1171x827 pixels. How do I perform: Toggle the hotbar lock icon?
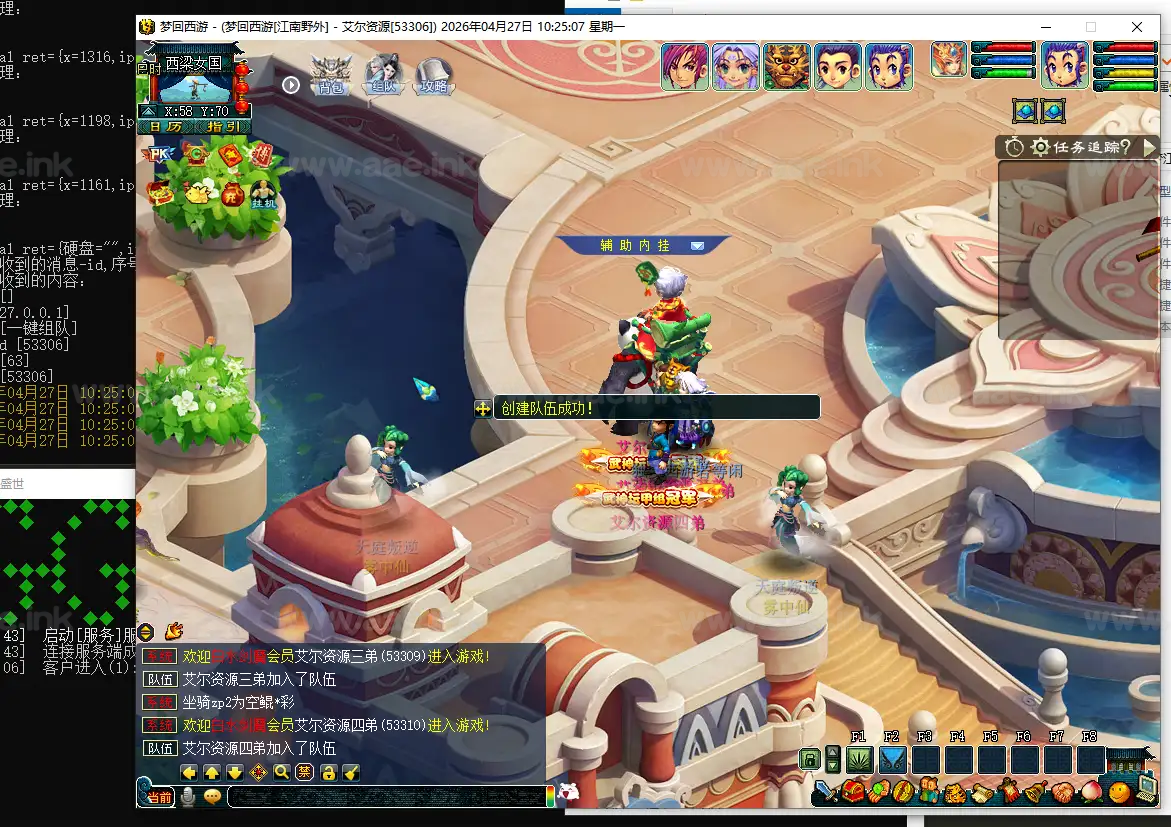810,760
